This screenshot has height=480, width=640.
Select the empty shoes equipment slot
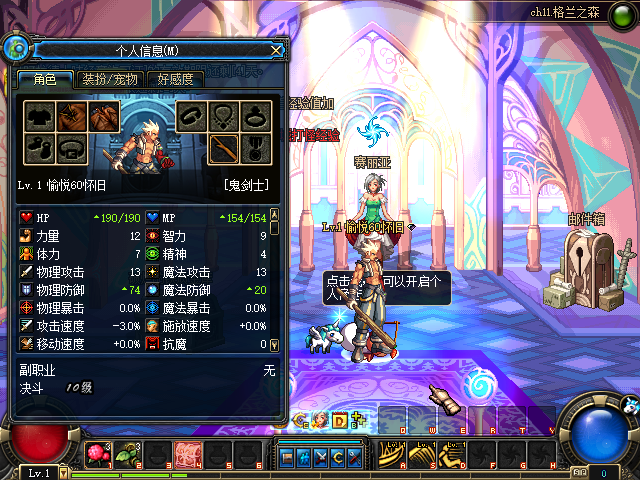[39, 148]
